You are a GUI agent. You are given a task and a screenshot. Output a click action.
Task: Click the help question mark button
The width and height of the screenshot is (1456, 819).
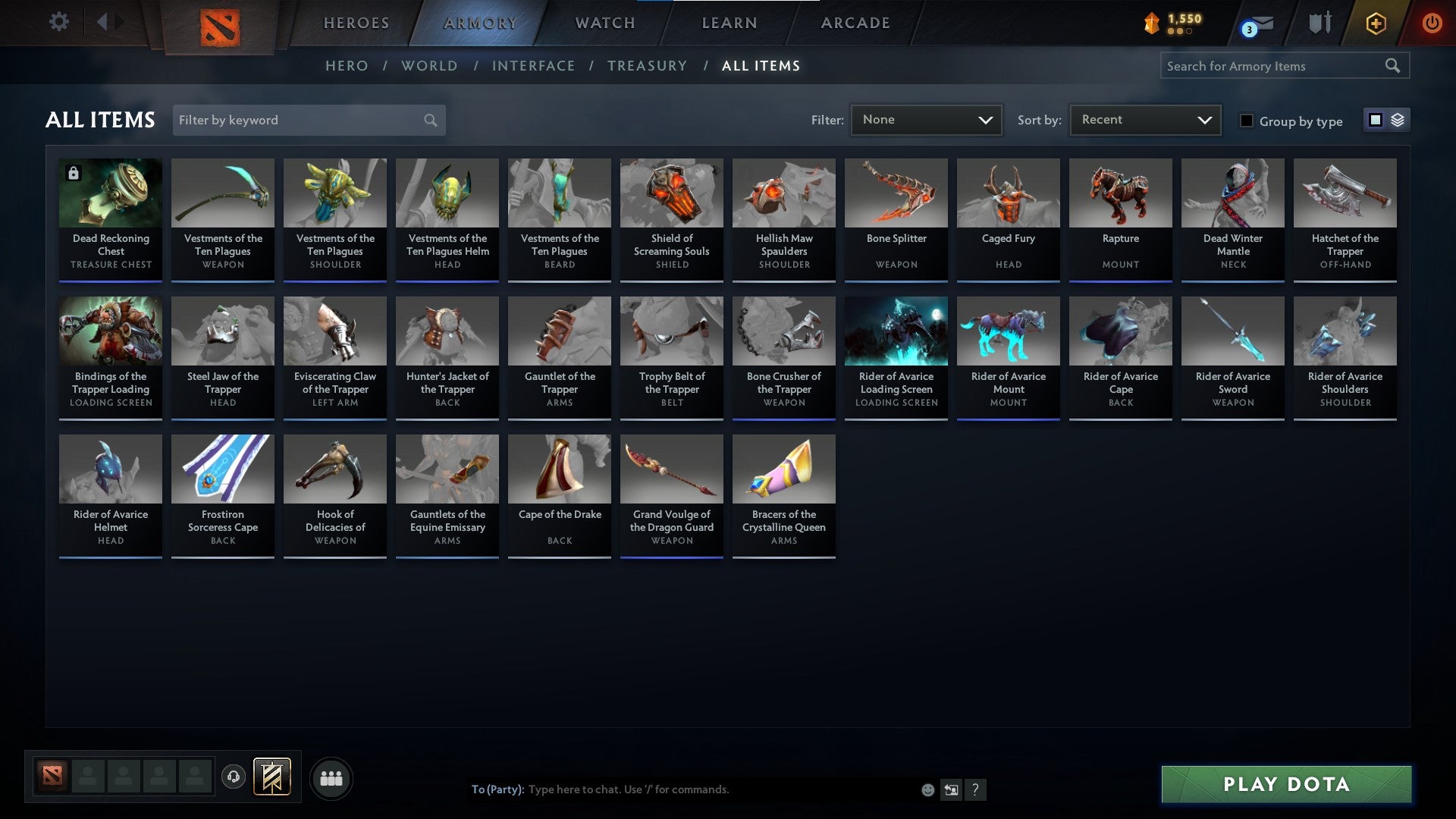point(976,789)
